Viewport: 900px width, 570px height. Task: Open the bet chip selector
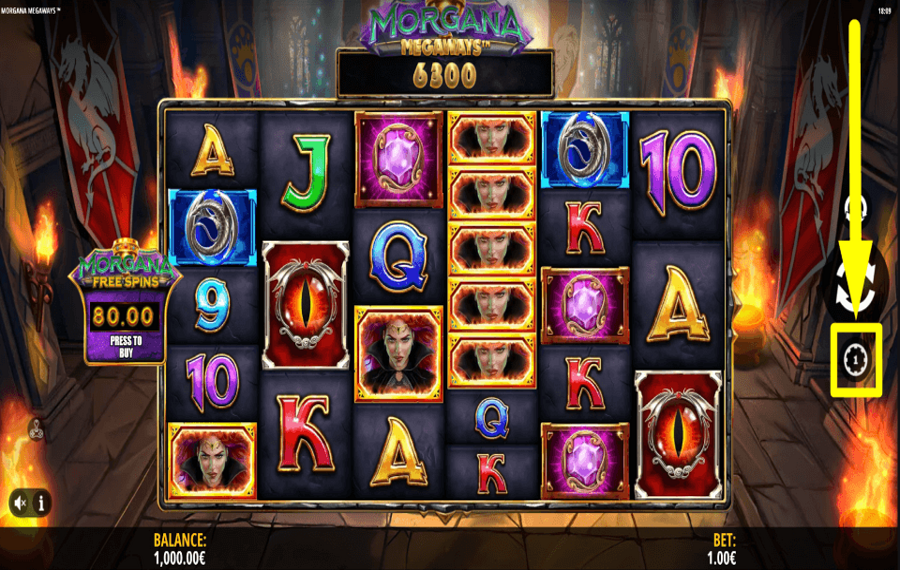855,358
